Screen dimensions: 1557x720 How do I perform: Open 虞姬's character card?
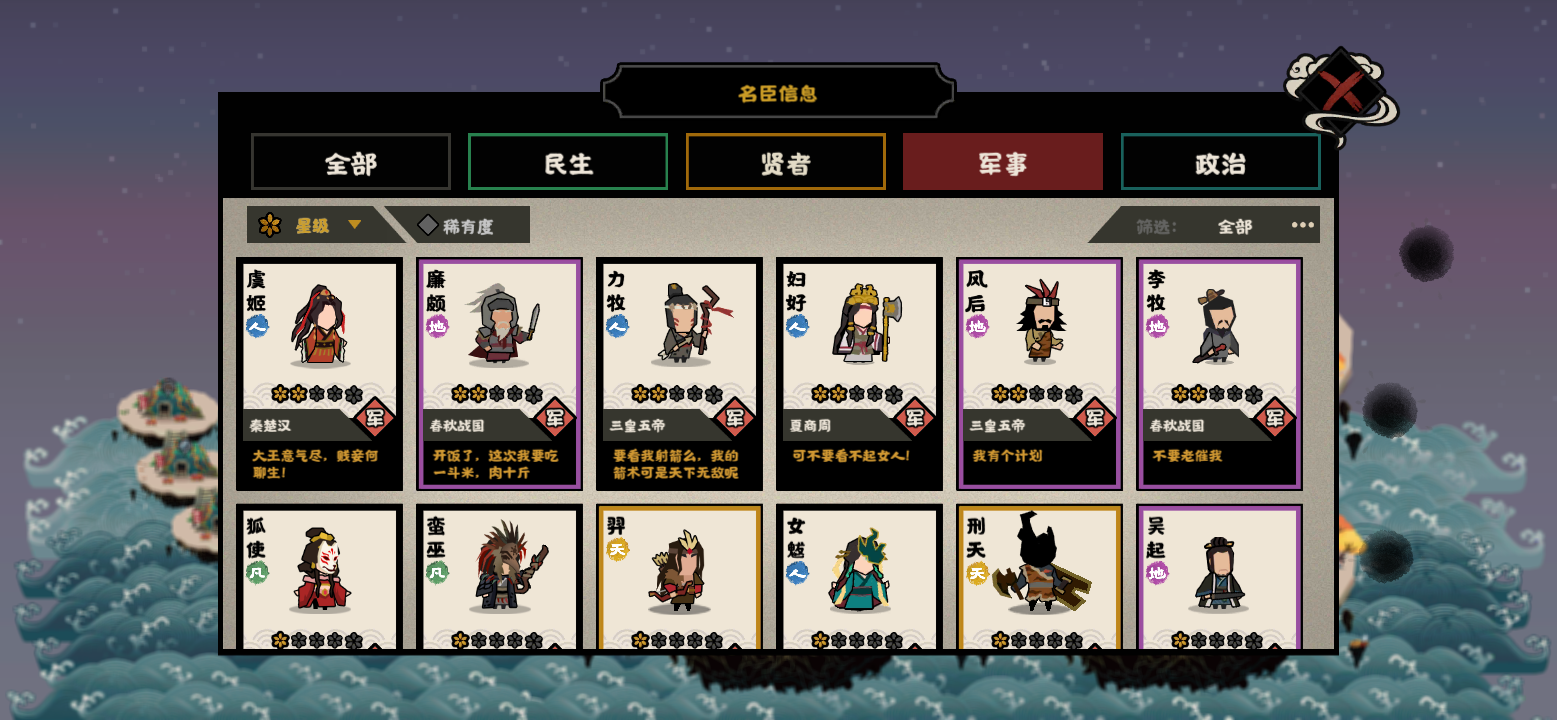point(320,373)
